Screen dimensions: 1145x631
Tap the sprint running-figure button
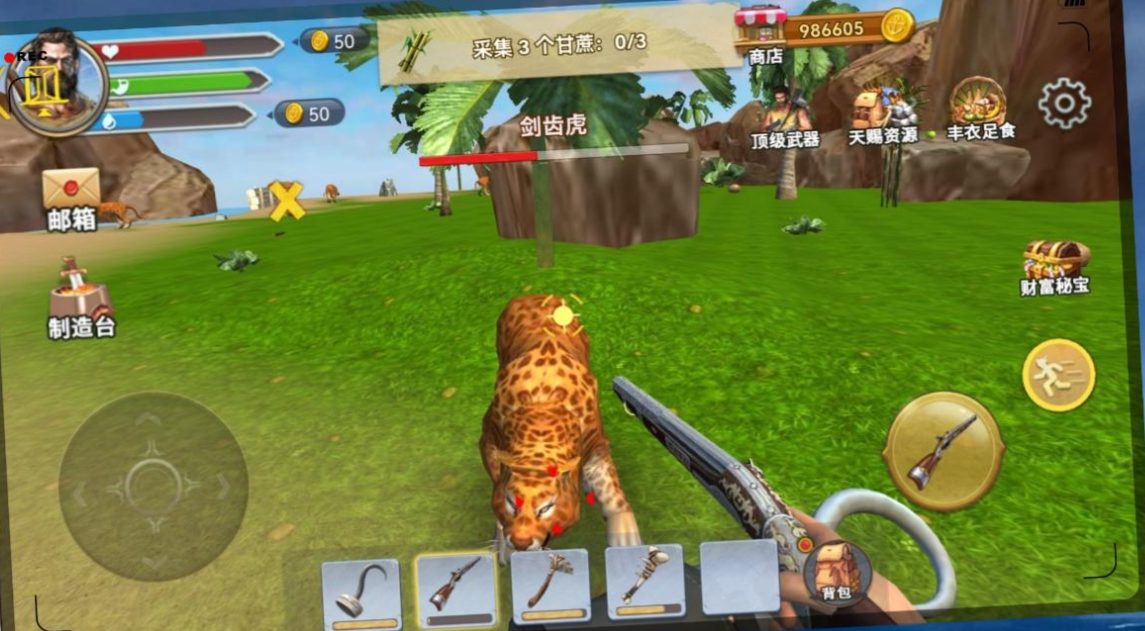[1058, 375]
